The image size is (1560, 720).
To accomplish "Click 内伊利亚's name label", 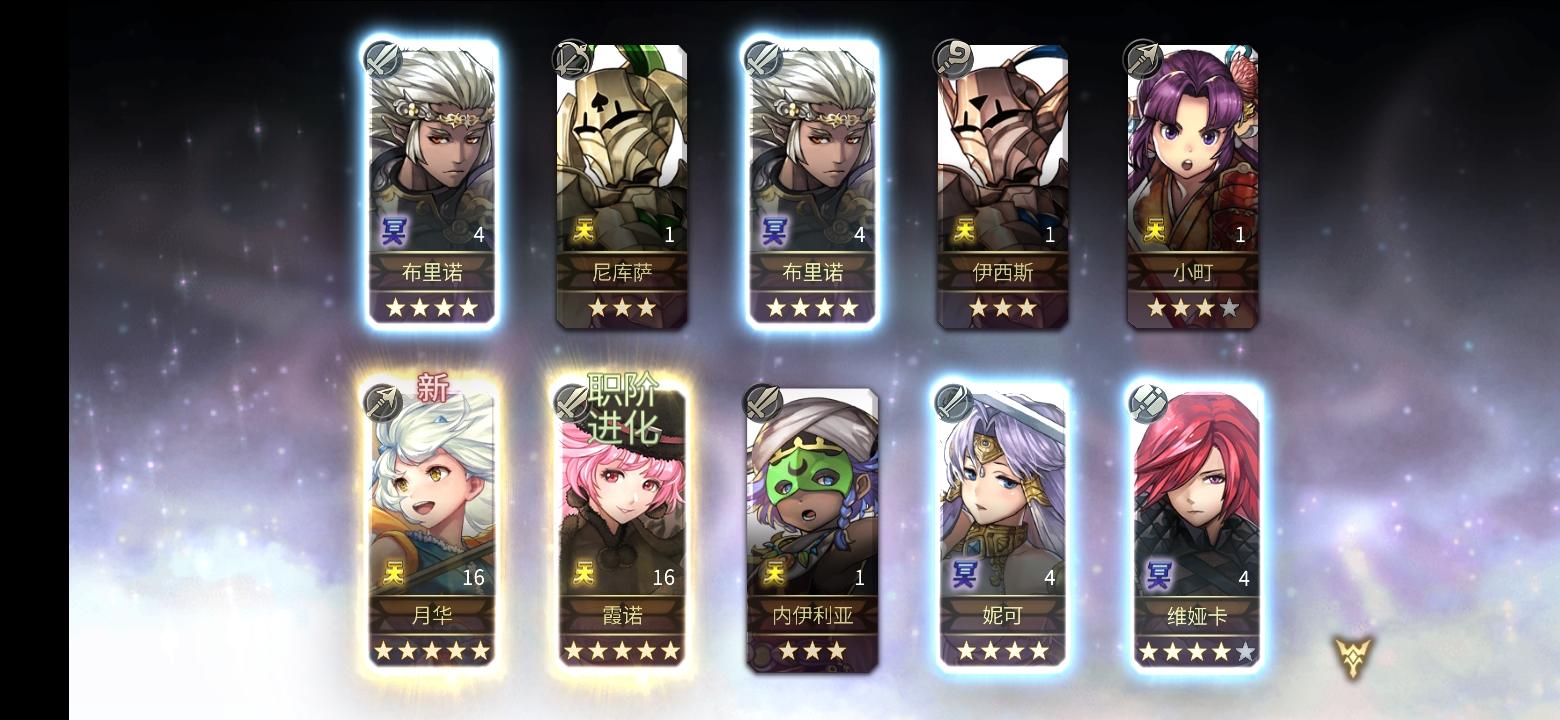I will click(x=812, y=617).
